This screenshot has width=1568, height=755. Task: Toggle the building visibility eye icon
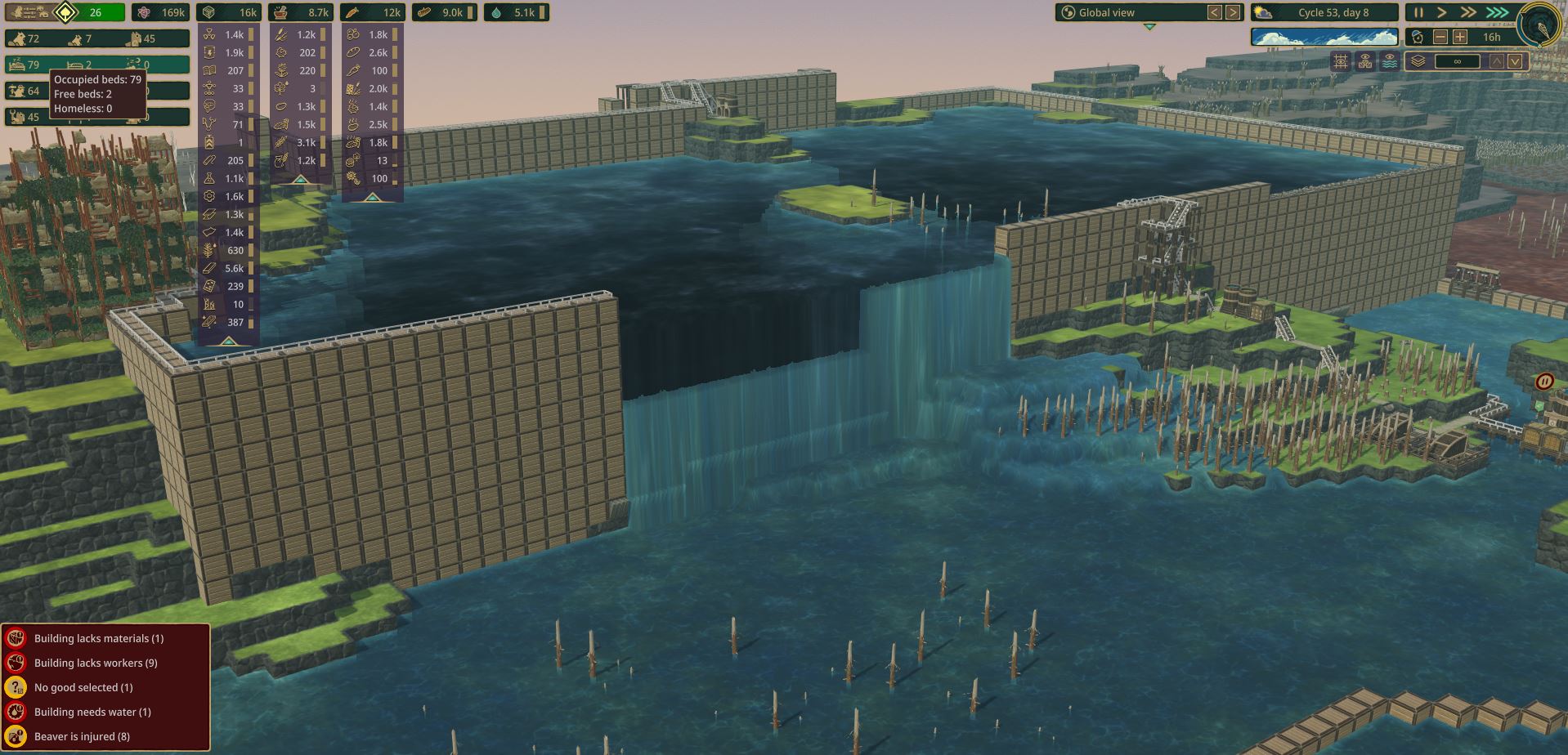point(1364,61)
